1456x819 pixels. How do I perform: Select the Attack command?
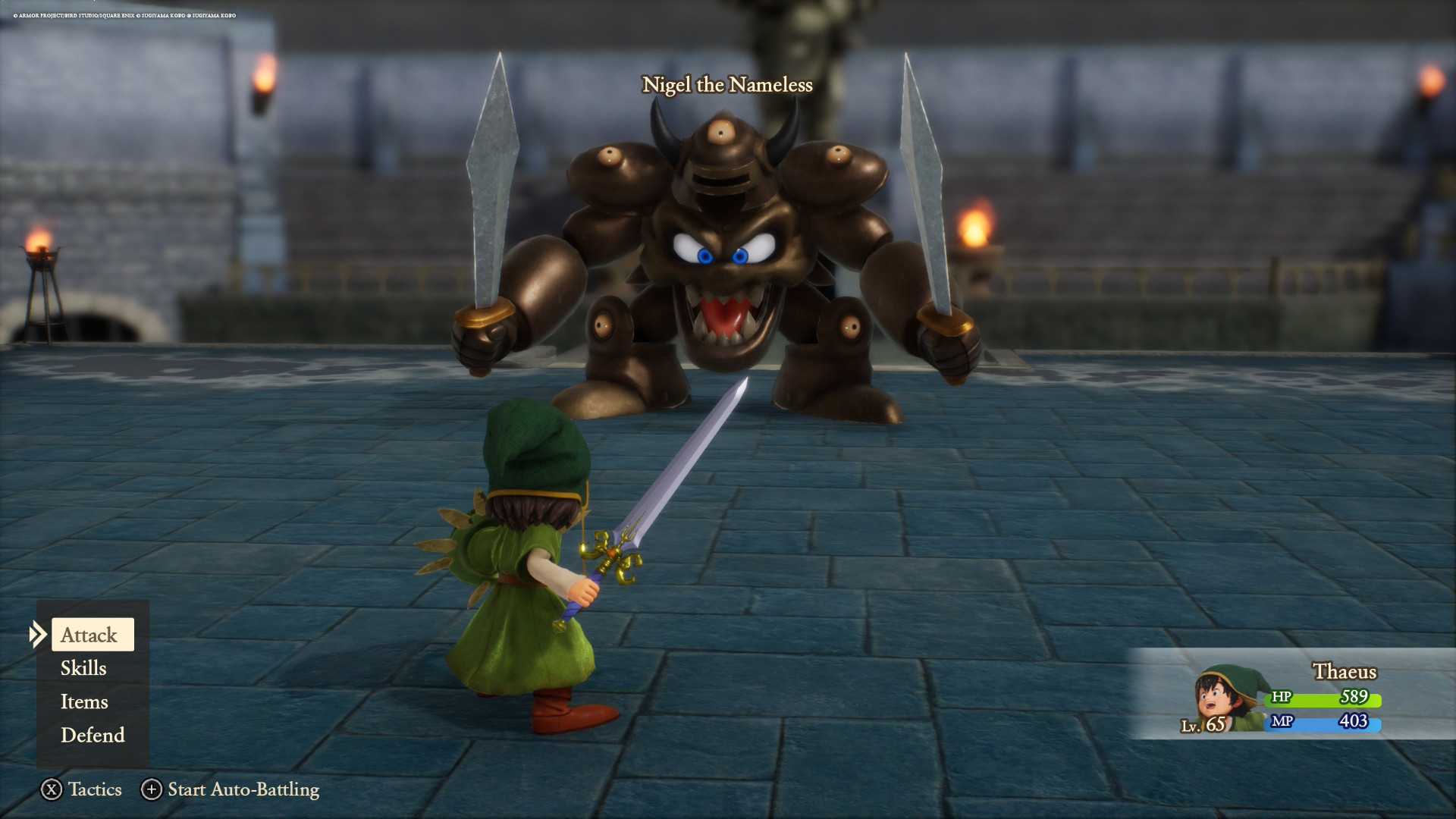pyautogui.click(x=91, y=635)
